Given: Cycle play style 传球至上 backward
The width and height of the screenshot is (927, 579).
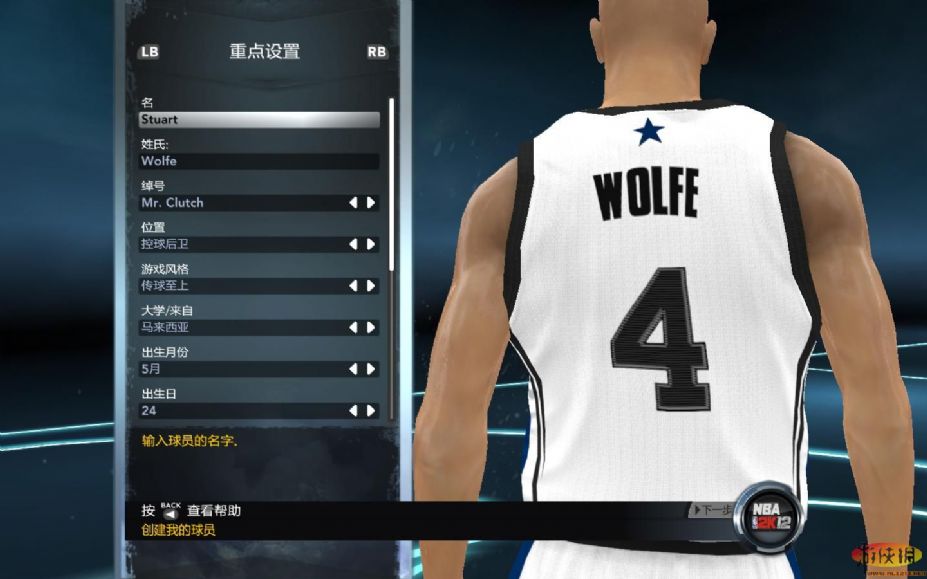Looking at the screenshot, I should tap(353, 286).
